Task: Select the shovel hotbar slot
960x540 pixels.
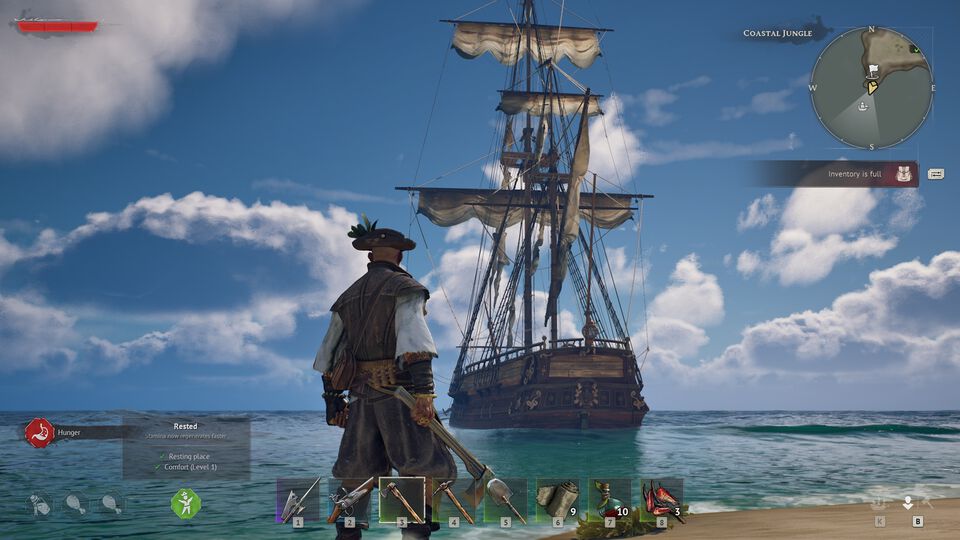Action: click(505, 500)
